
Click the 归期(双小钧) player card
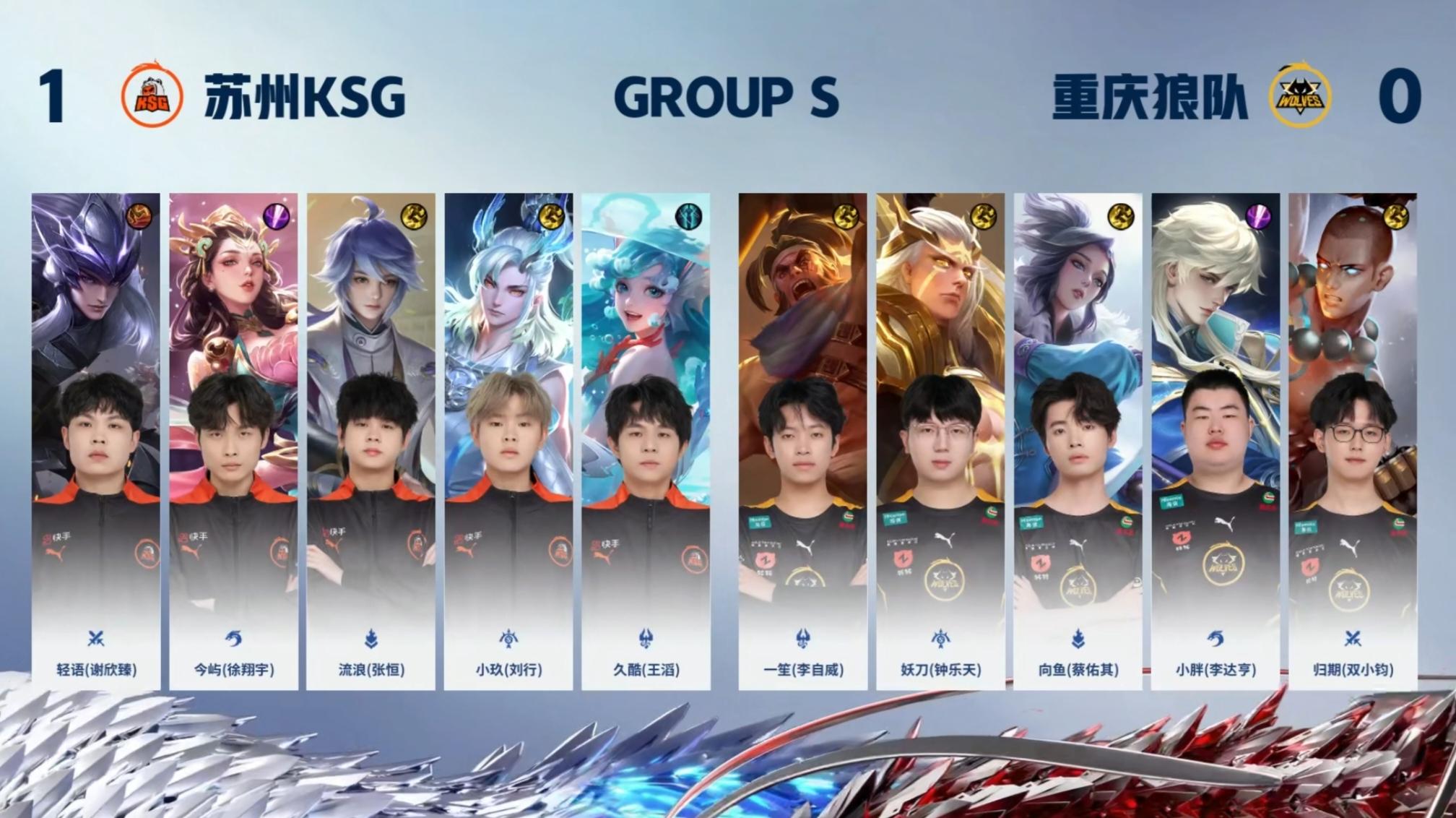click(1353, 441)
